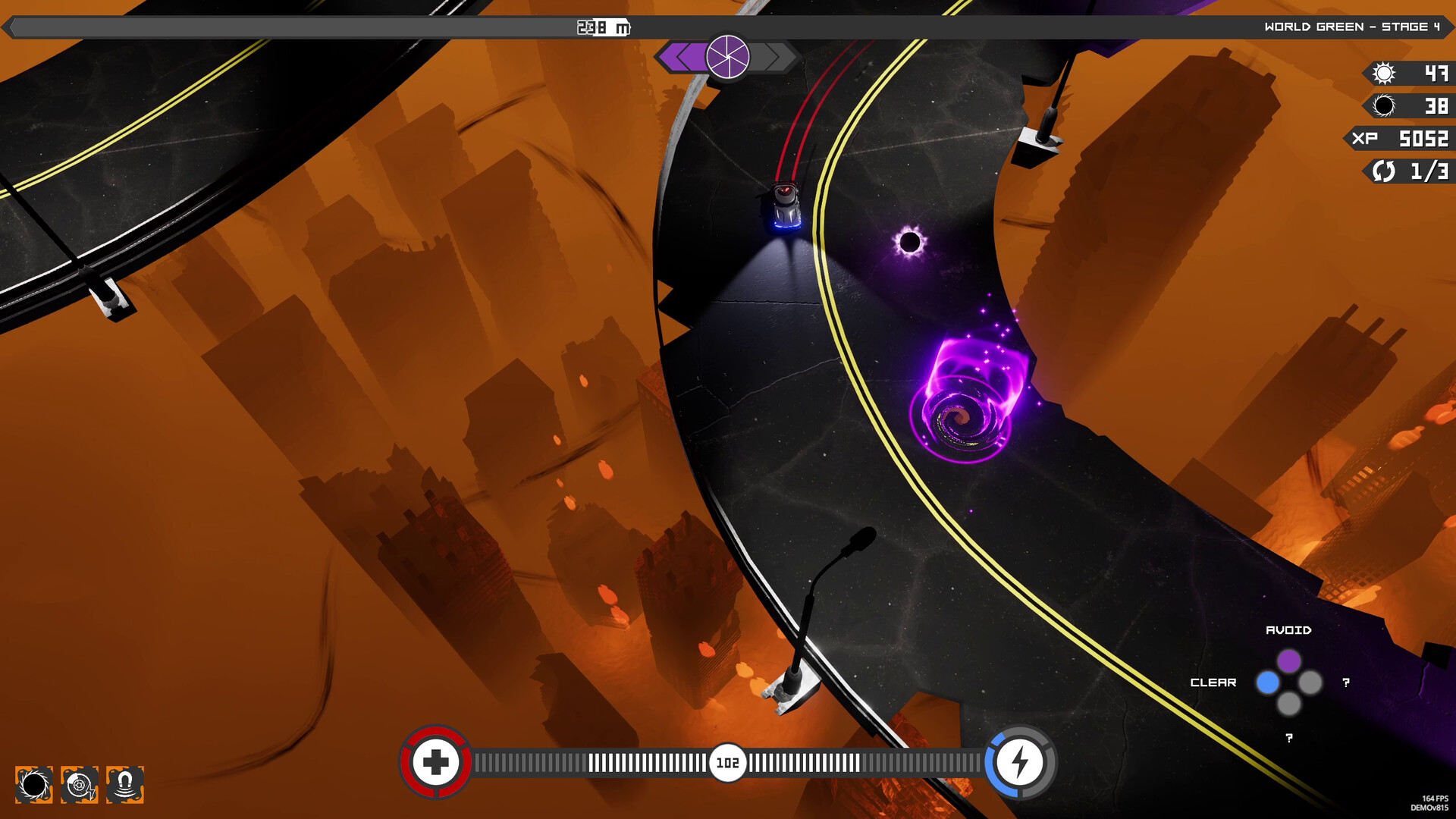Select the brake disc lightning ability
The width and height of the screenshot is (1456, 819).
[x=80, y=784]
